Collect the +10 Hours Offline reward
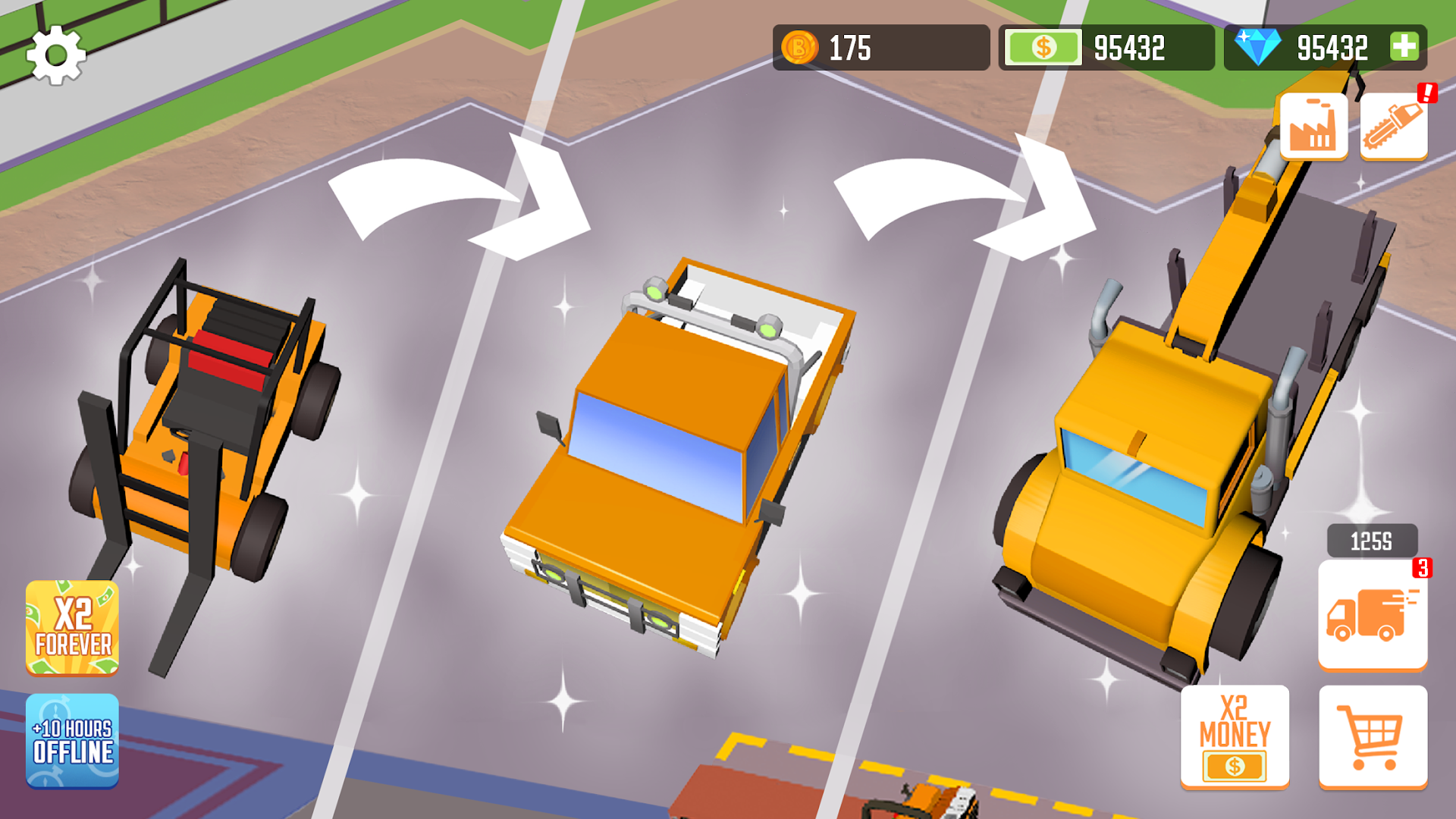The image size is (1456, 819). click(72, 742)
